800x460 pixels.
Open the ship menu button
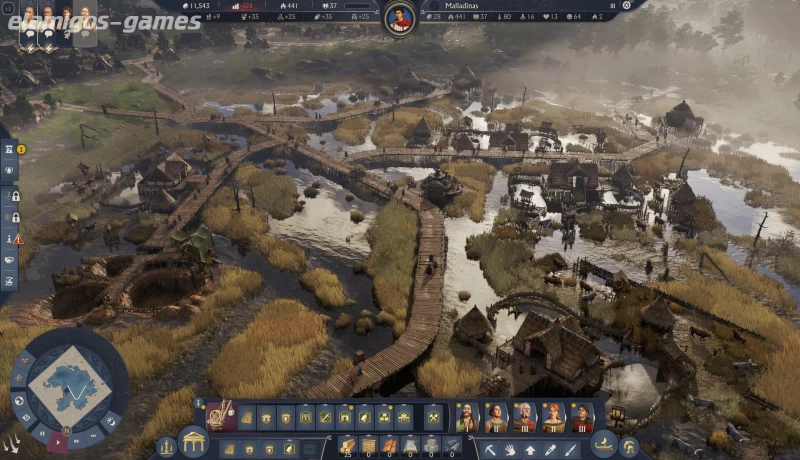pos(604,444)
